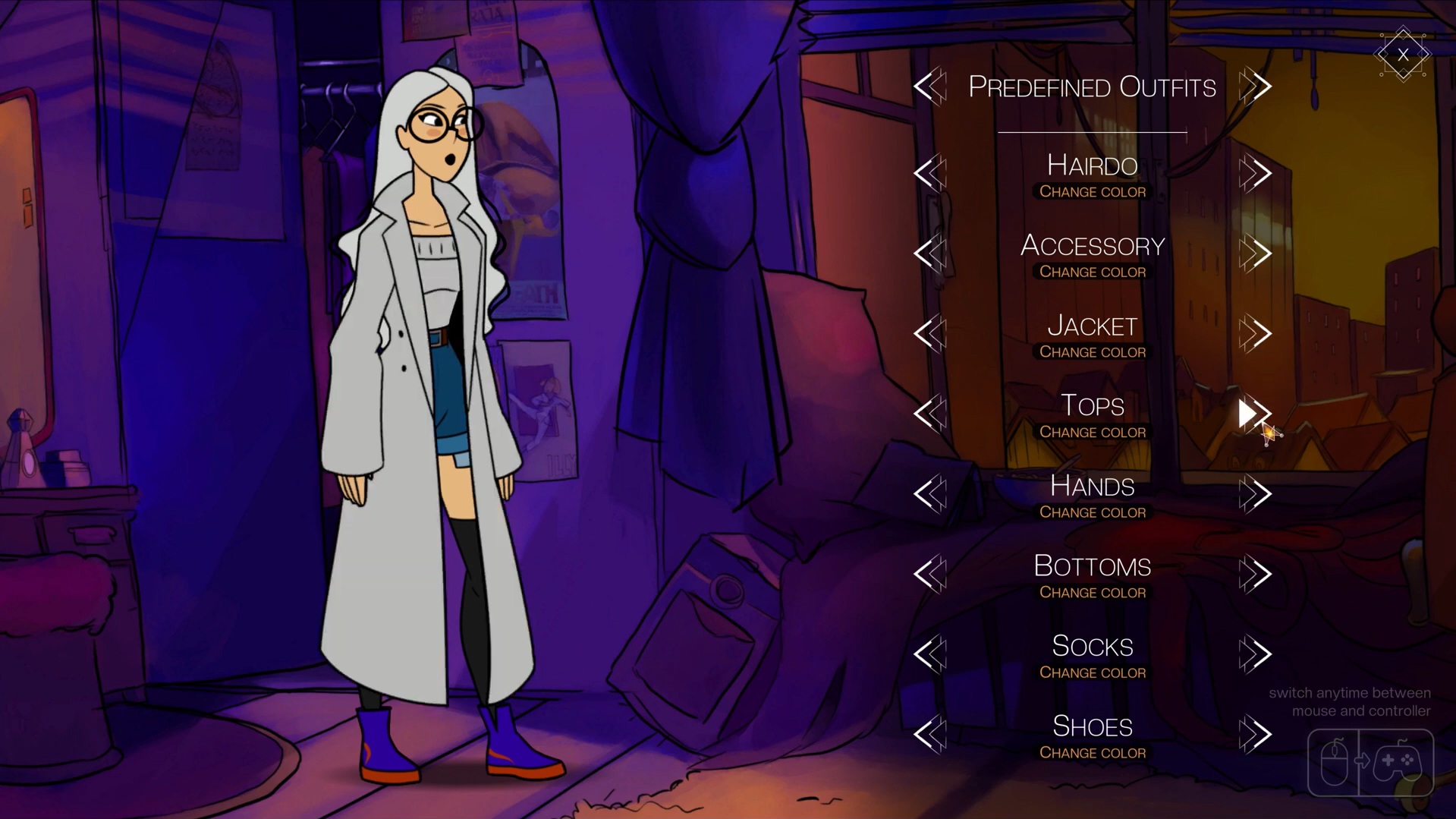Switch to the previous socks
This screenshot has height=819, width=1456.
(x=929, y=654)
